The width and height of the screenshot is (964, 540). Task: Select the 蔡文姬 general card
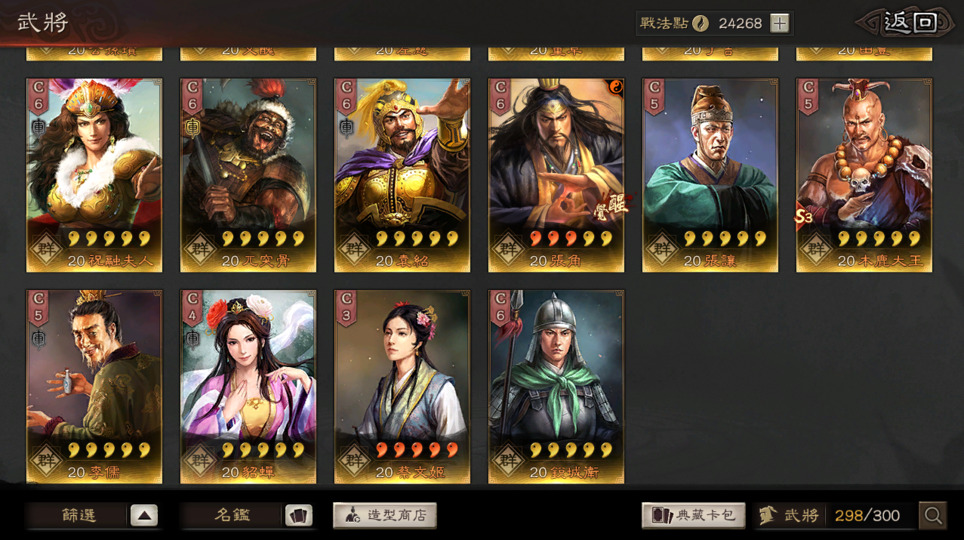pos(402,387)
